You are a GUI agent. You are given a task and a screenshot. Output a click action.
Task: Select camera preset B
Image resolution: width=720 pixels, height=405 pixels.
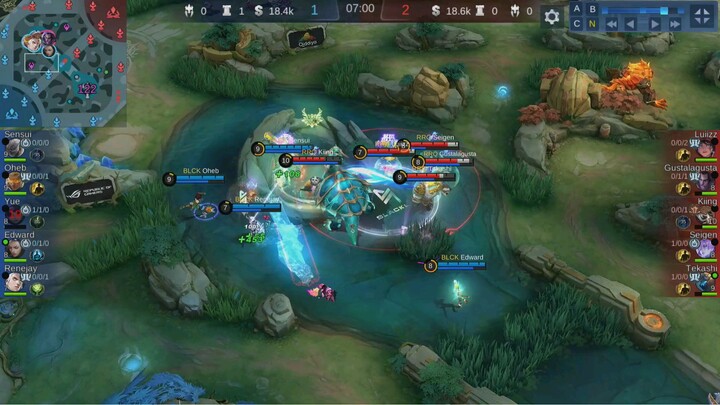593,9
